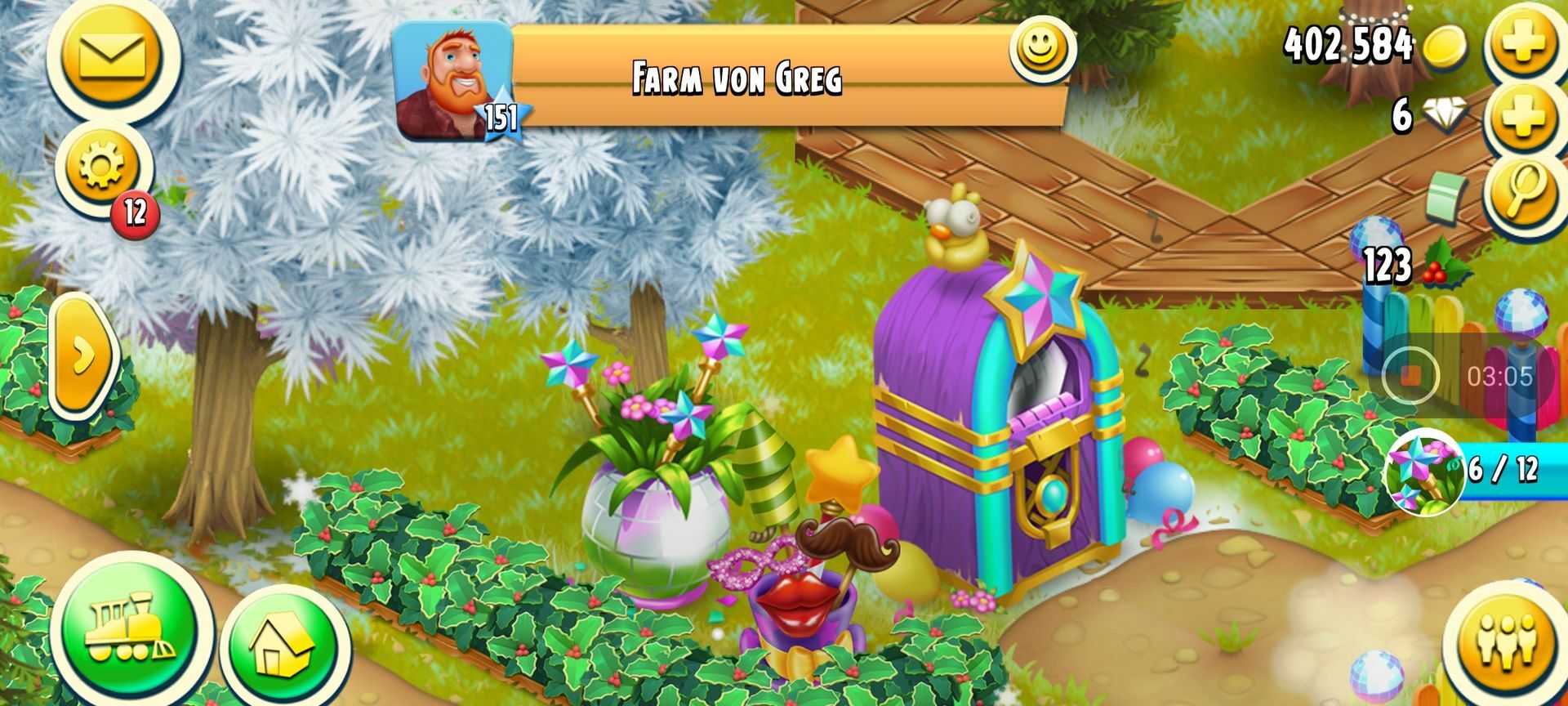Tap the smiley face button
The image size is (1568, 706).
(x=1040, y=47)
